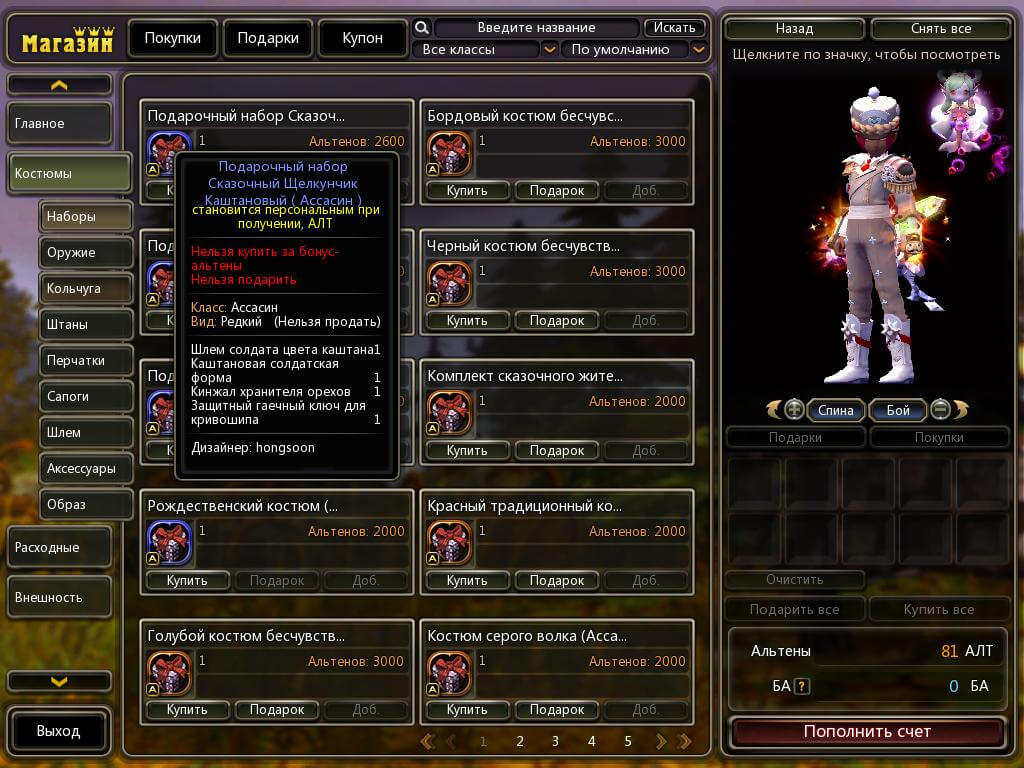
Task: Open the Покупки tab in the top bar
Action: (172, 38)
